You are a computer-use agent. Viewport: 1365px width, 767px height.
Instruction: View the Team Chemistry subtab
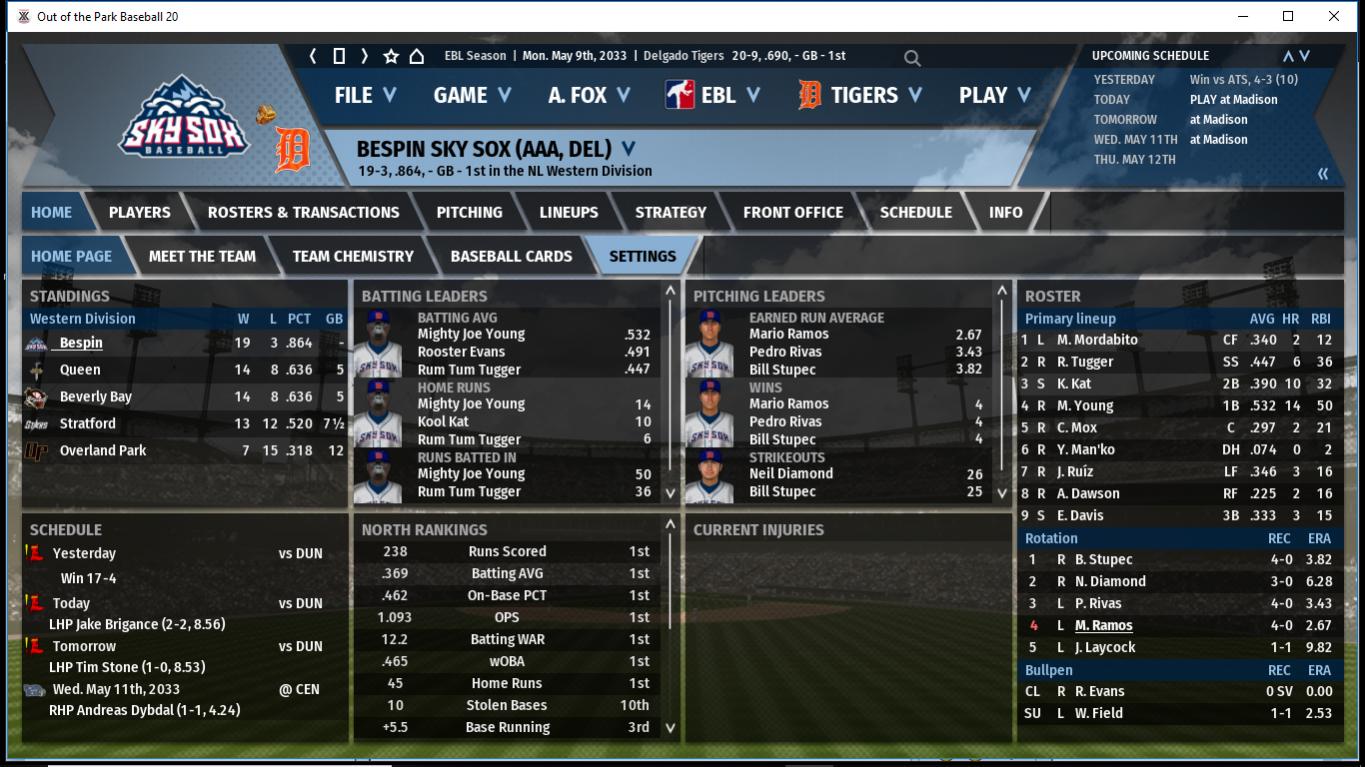352,256
